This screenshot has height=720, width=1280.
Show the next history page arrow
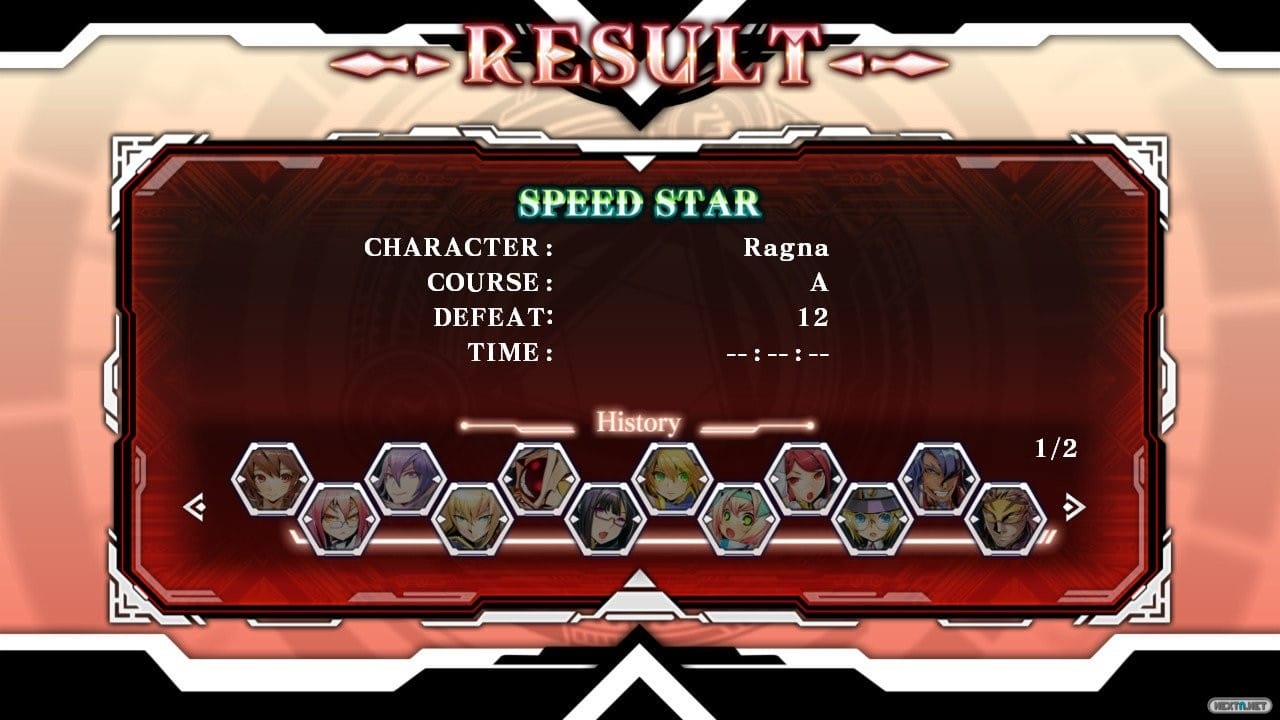1073,508
